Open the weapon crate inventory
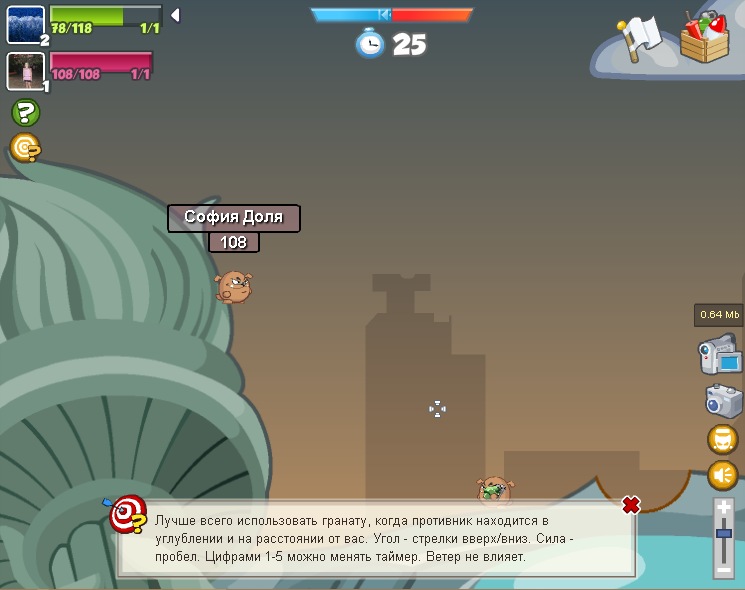The image size is (745, 590). [x=705, y=37]
